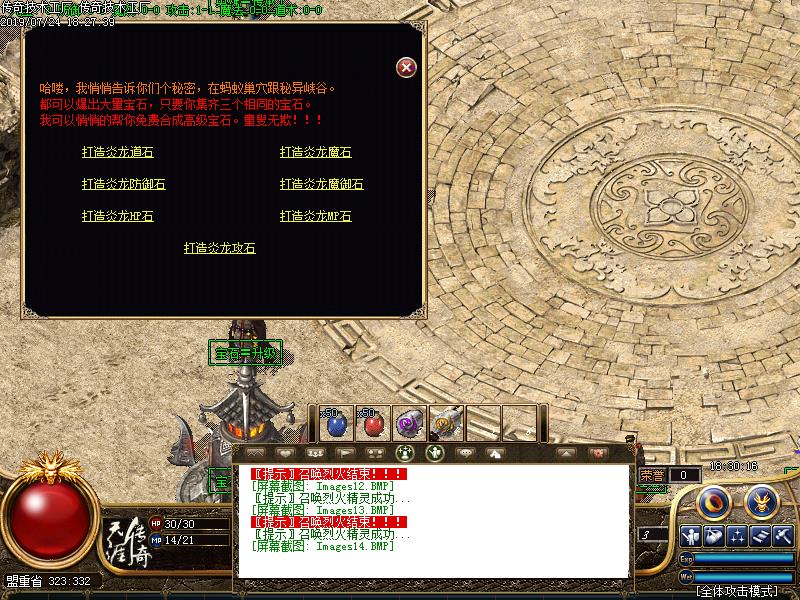Toggle the 全体攻击模式 attack mode label
800x600 pixels.
[738, 591]
